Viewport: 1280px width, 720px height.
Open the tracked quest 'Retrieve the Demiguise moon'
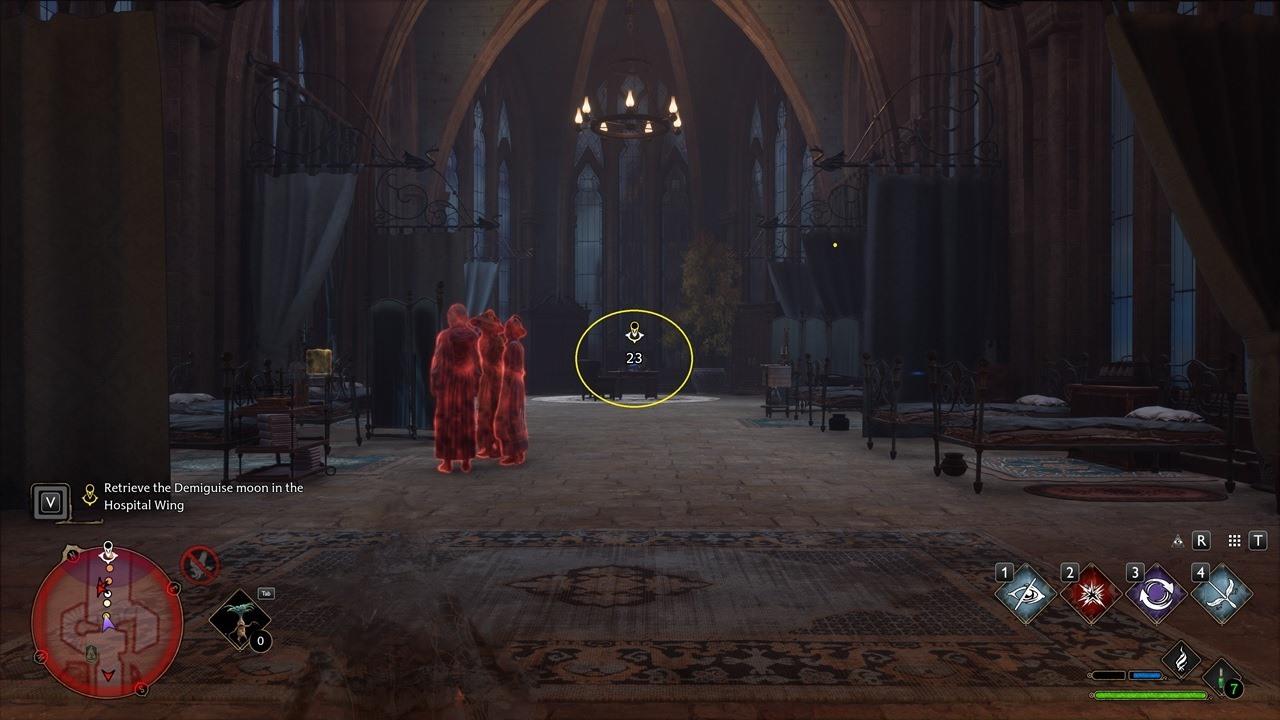coord(200,495)
